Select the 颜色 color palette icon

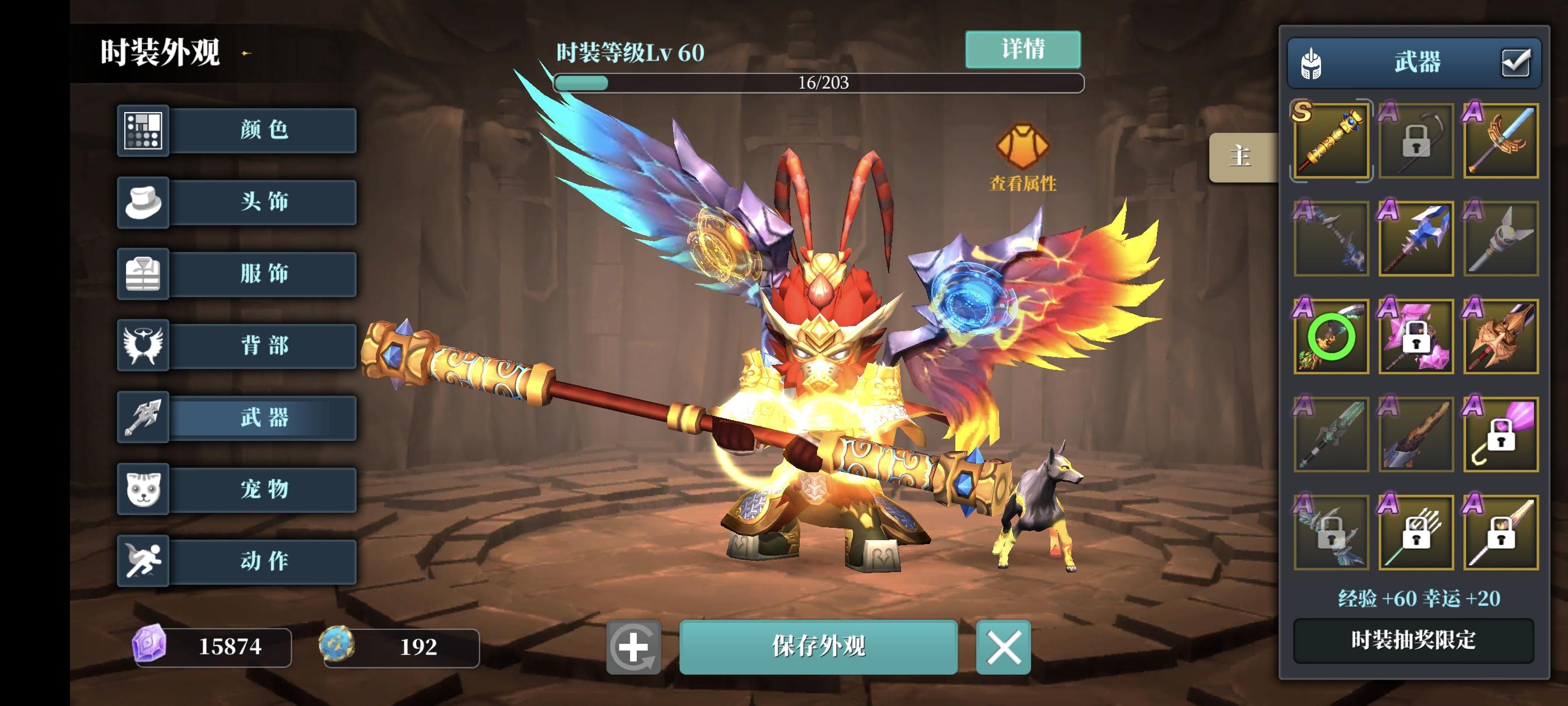142,132
